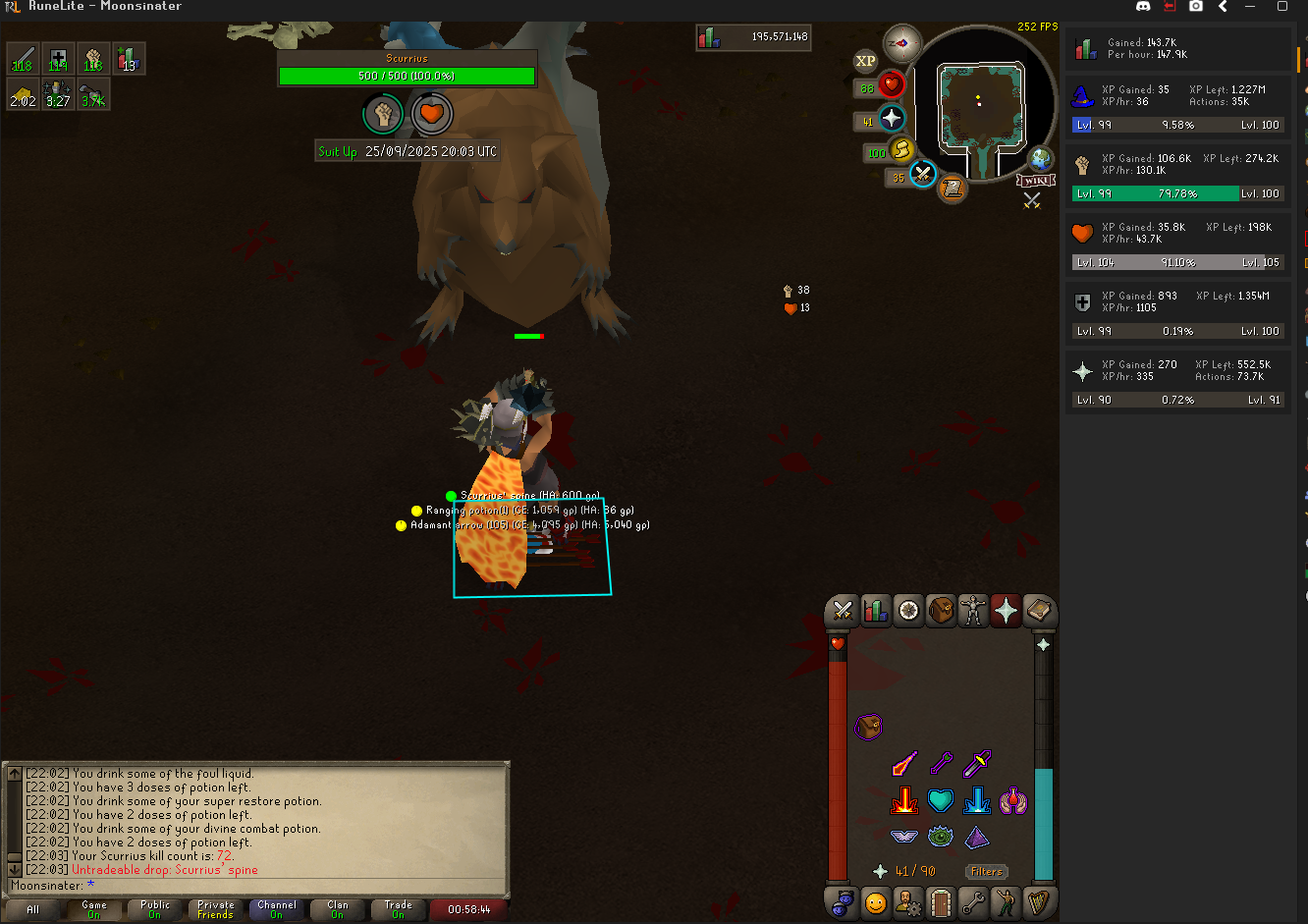Activate the special attack orb
This screenshot has height=924, width=1308.
pos(922,175)
